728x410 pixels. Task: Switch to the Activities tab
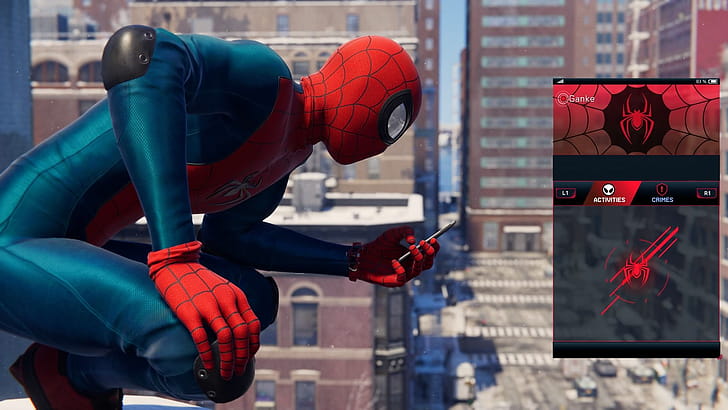609,194
